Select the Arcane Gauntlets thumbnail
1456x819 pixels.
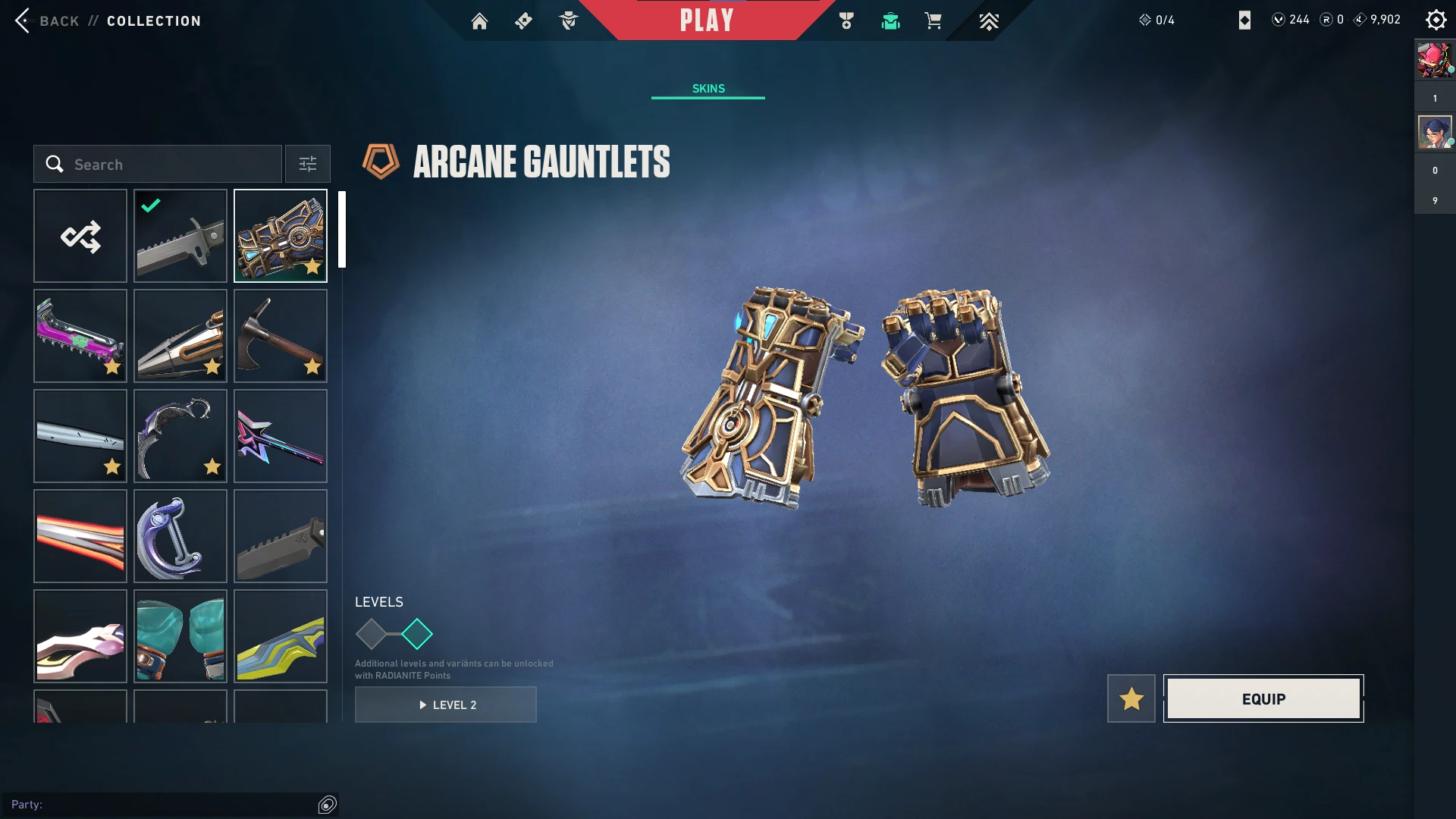(281, 237)
